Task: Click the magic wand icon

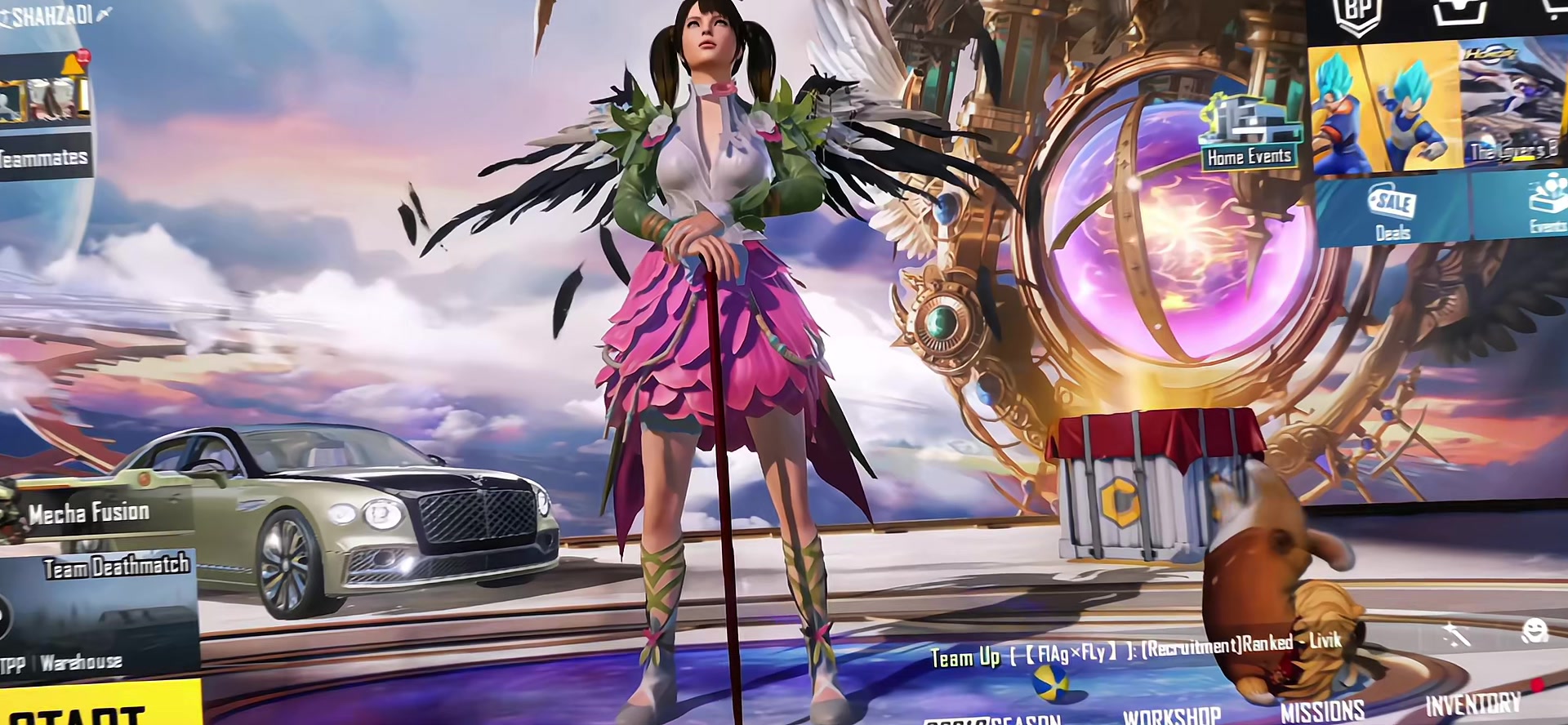Action: click(1455, 634)
